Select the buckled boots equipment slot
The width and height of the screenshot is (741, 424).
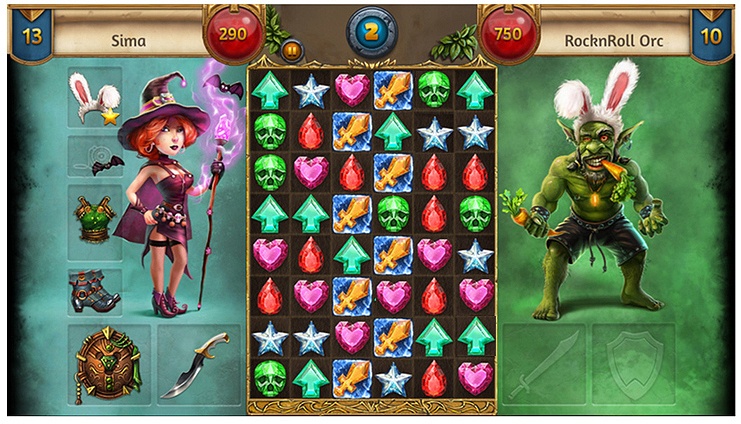95,290
